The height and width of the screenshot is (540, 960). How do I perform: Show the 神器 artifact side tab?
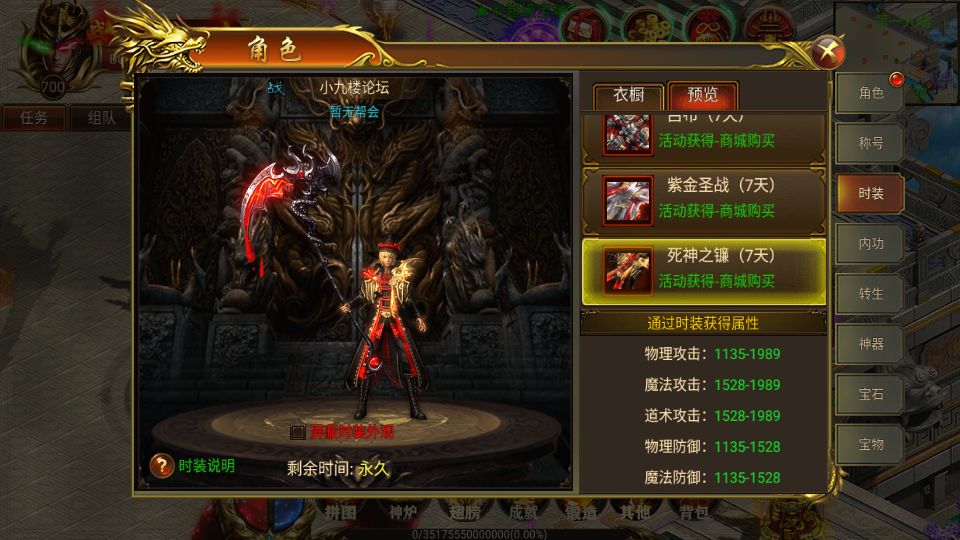871,344
